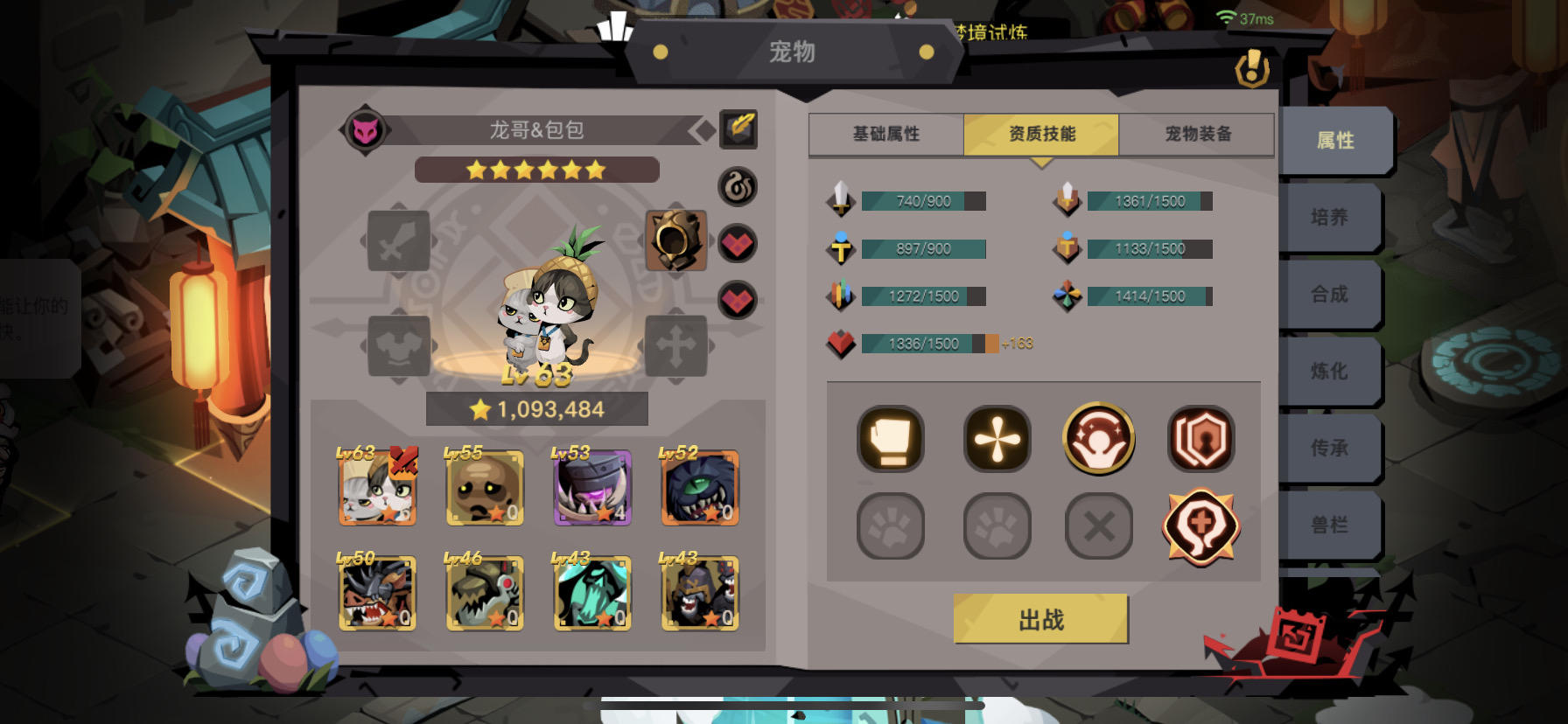Select the snake emblem icon below the rename button
Viewport: 1568px width, 724px height.
pos(738,188)
